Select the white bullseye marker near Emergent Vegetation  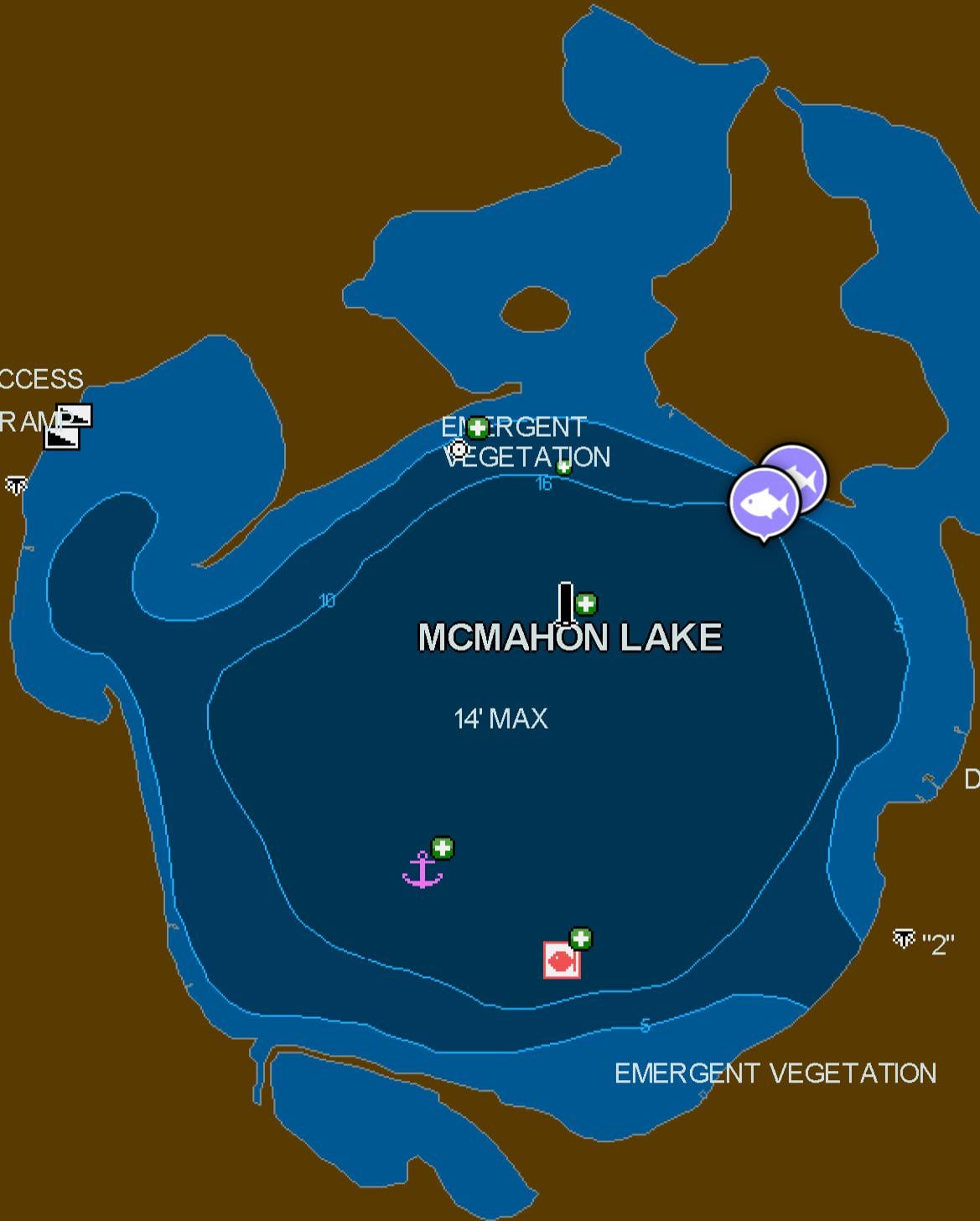click(459, 449)
